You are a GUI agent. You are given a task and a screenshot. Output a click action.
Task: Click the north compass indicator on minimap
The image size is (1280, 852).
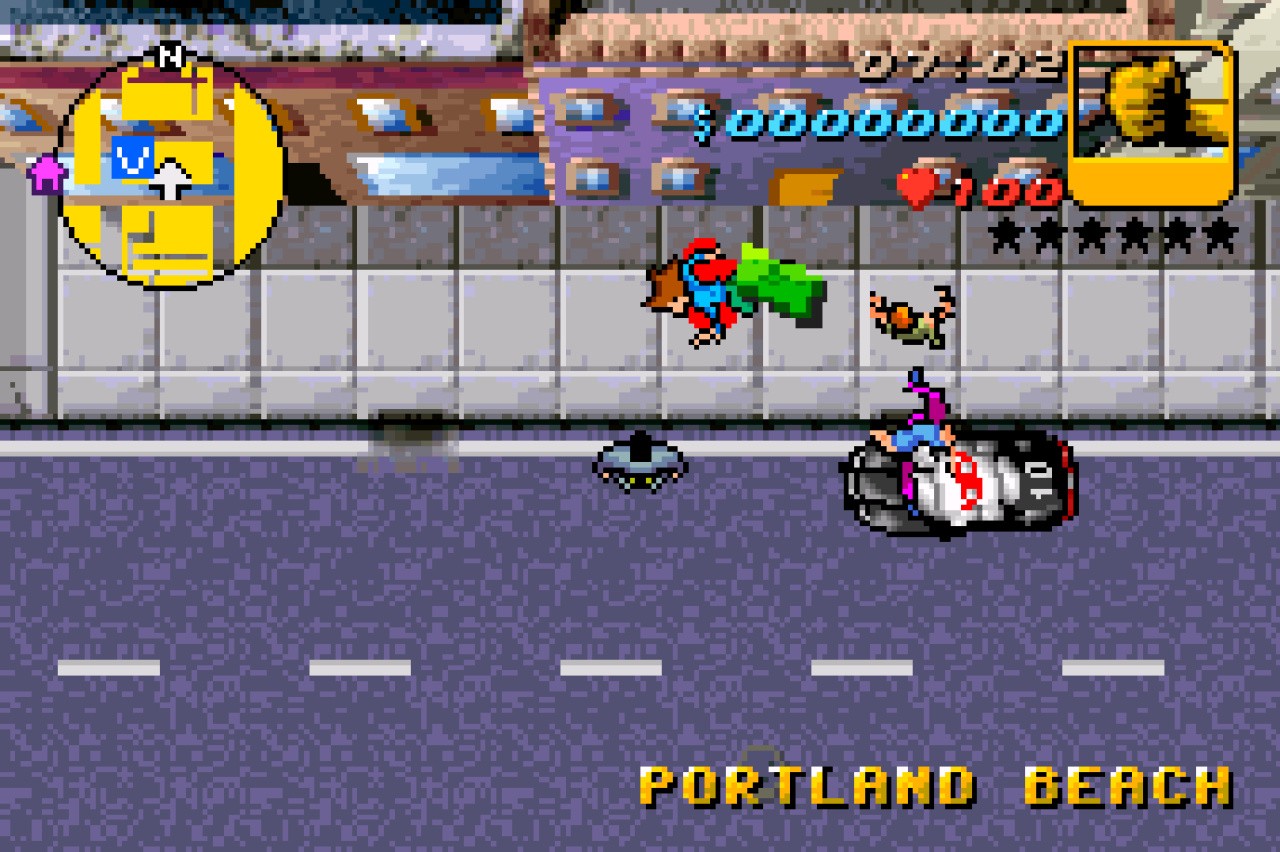click(172, 57)
